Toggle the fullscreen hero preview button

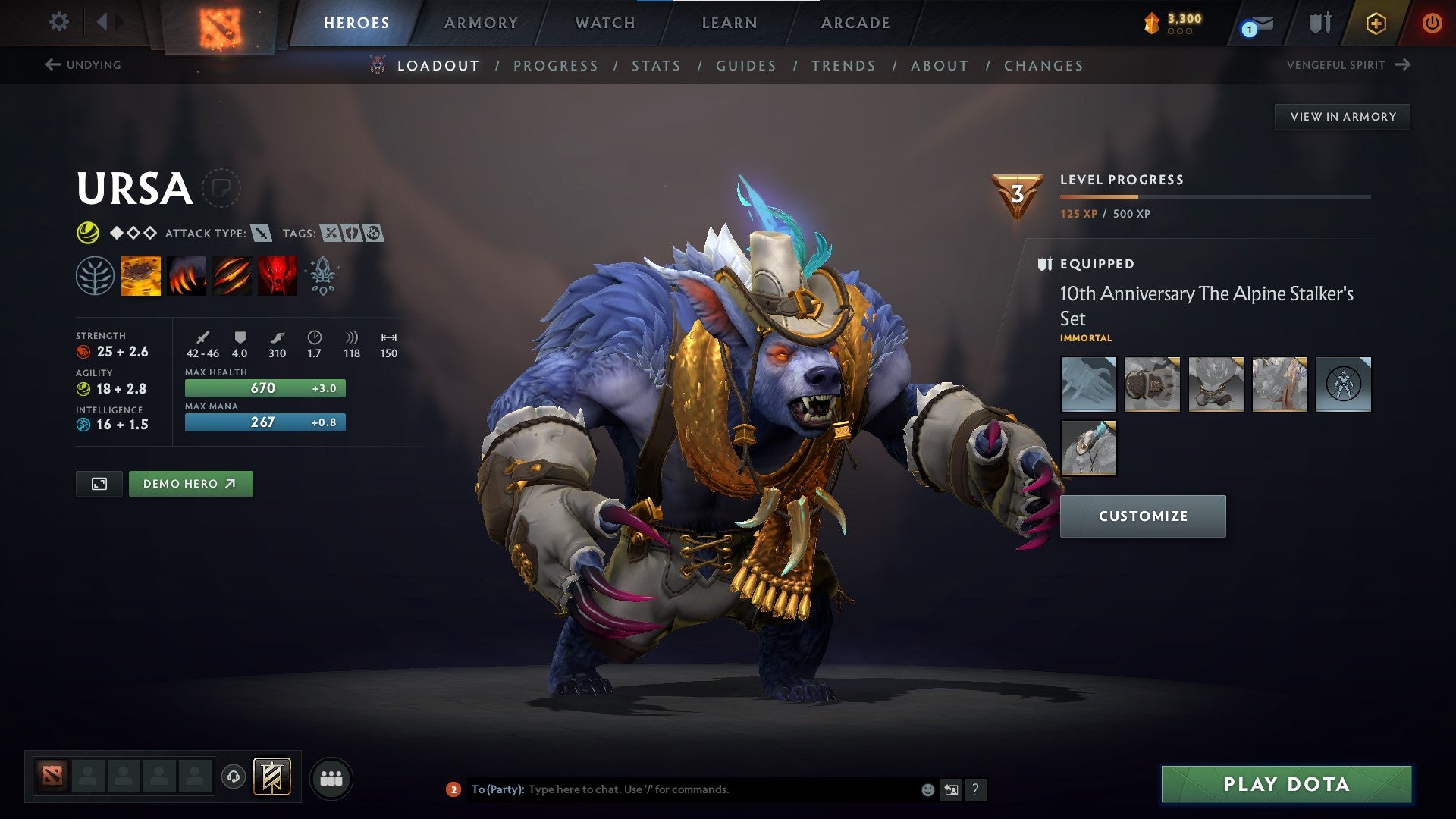[x=99, y=483]
